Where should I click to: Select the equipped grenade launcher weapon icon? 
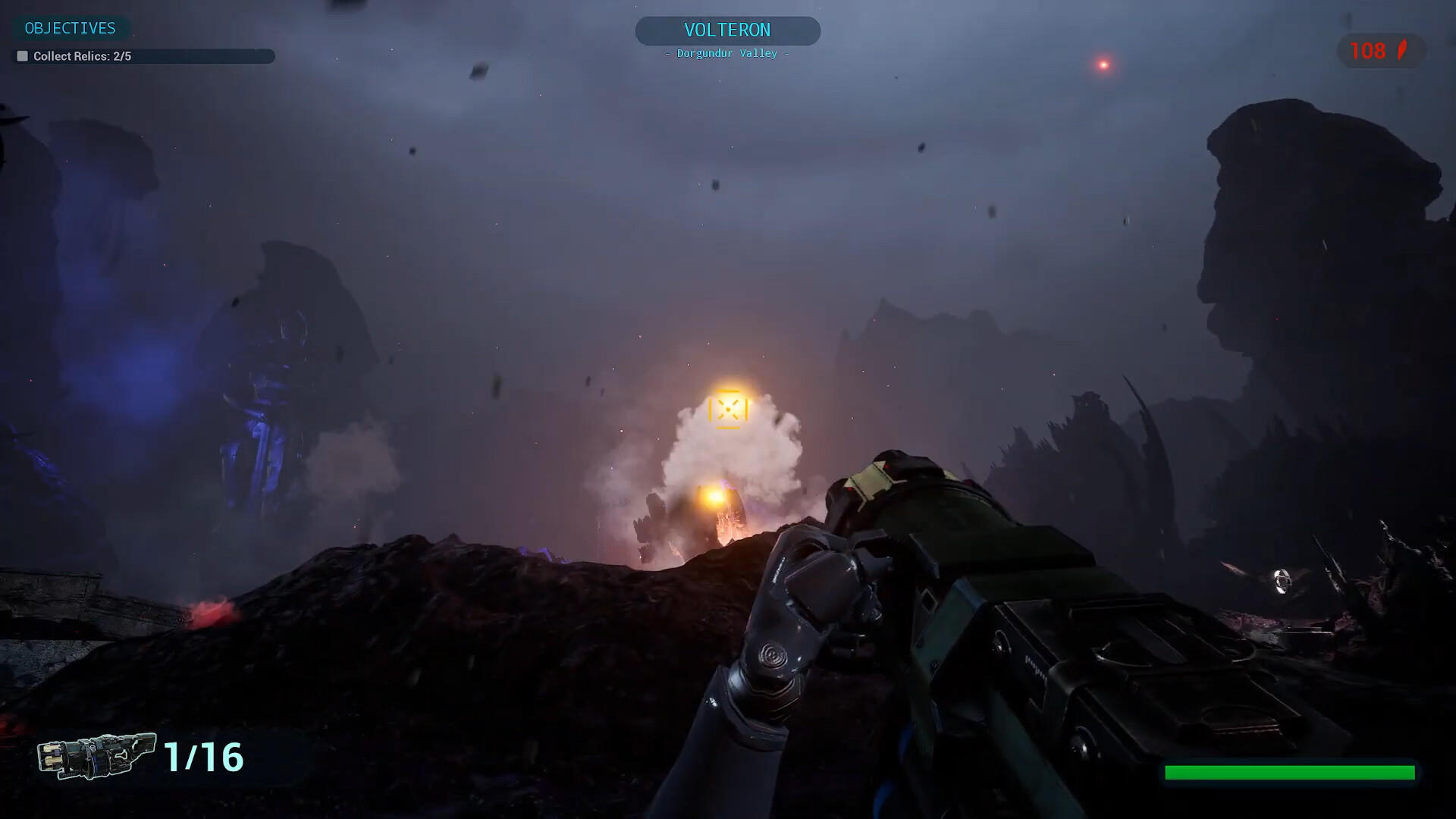coord(96,755)
